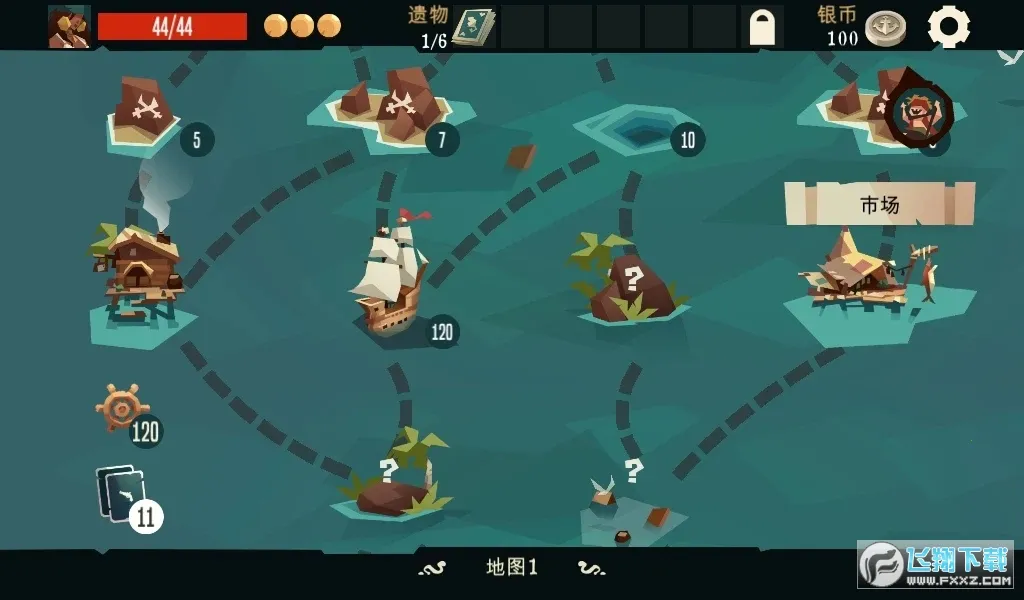Tap the silver coin icon
The image size is (1024, 600).
pyautogui.click(x=885, y=28)
